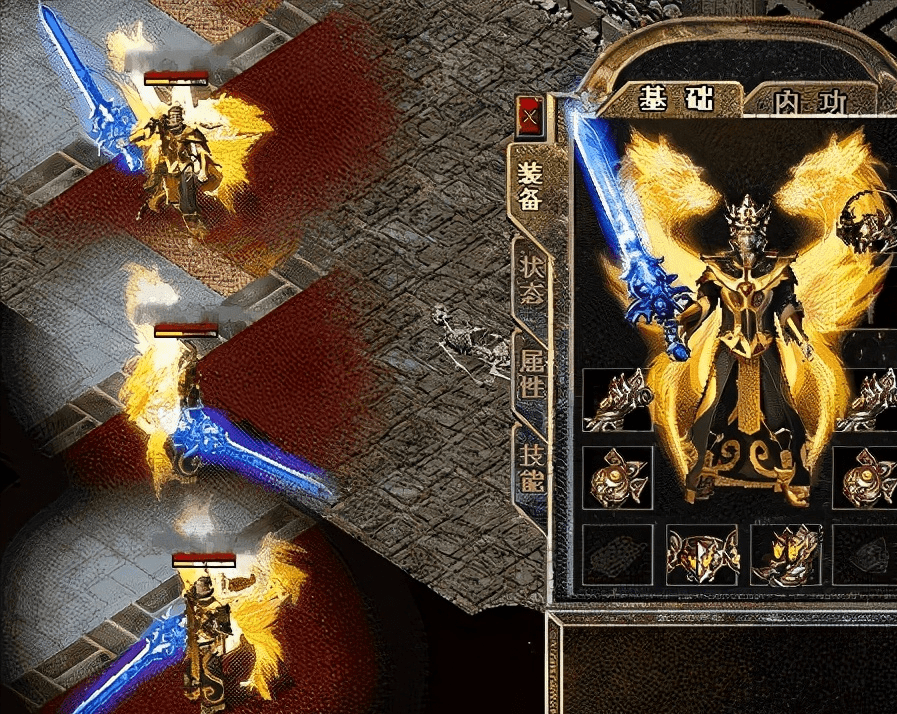Open the 内功 tab
The height and width of the screenshot is (714, 897).
809,102
